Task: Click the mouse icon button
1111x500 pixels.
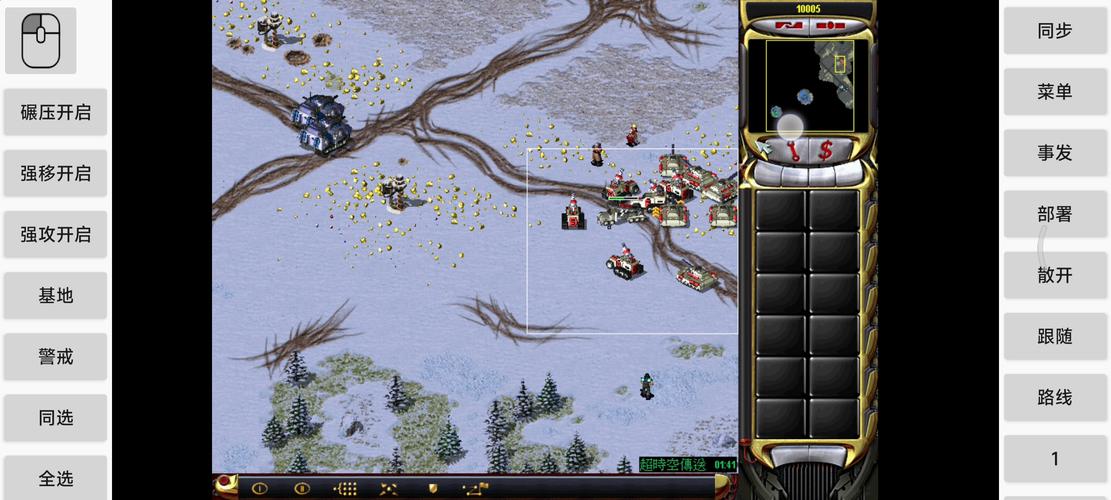Action: point(41,41)
